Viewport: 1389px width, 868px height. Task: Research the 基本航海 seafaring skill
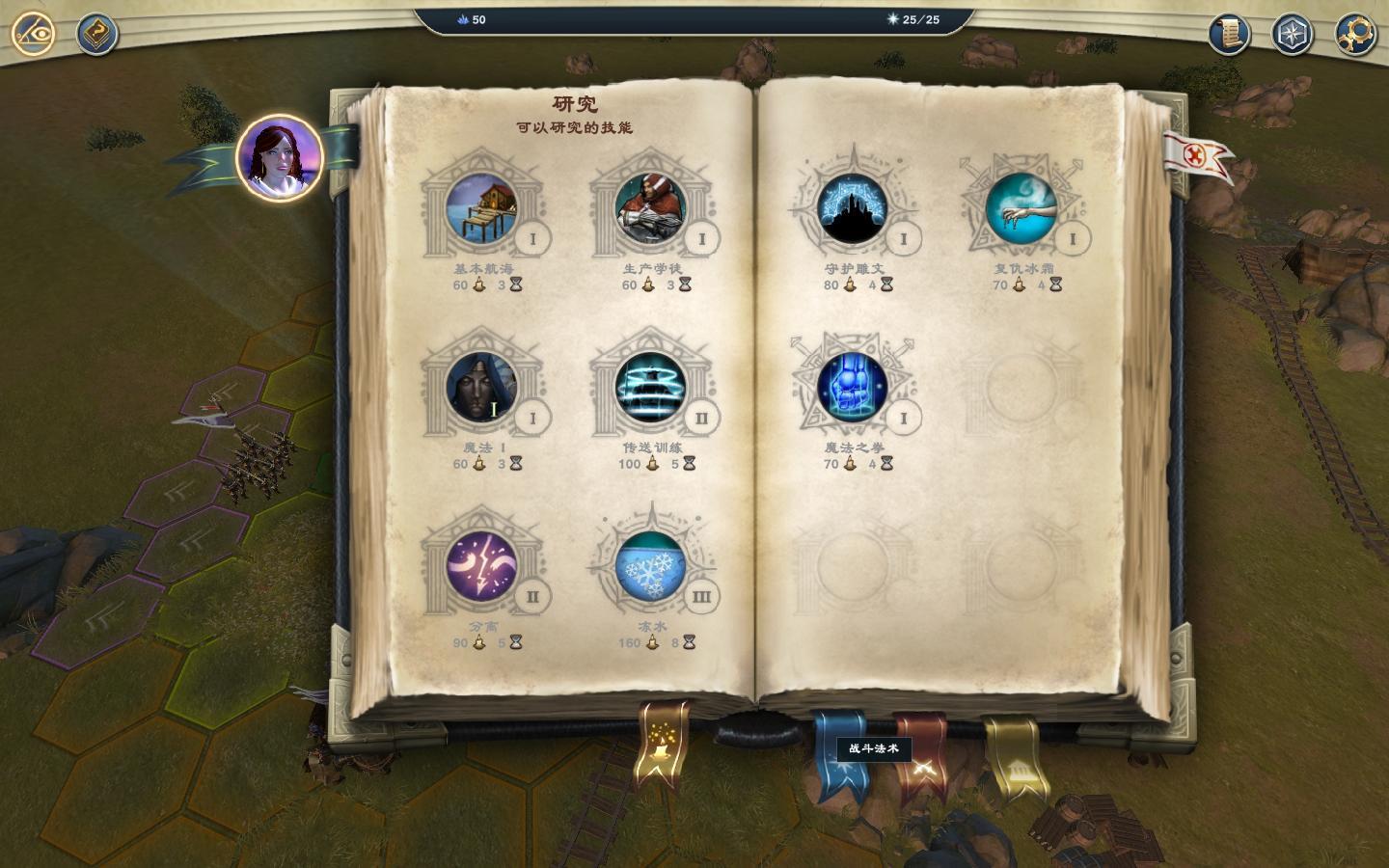click(x=481, y=209)
